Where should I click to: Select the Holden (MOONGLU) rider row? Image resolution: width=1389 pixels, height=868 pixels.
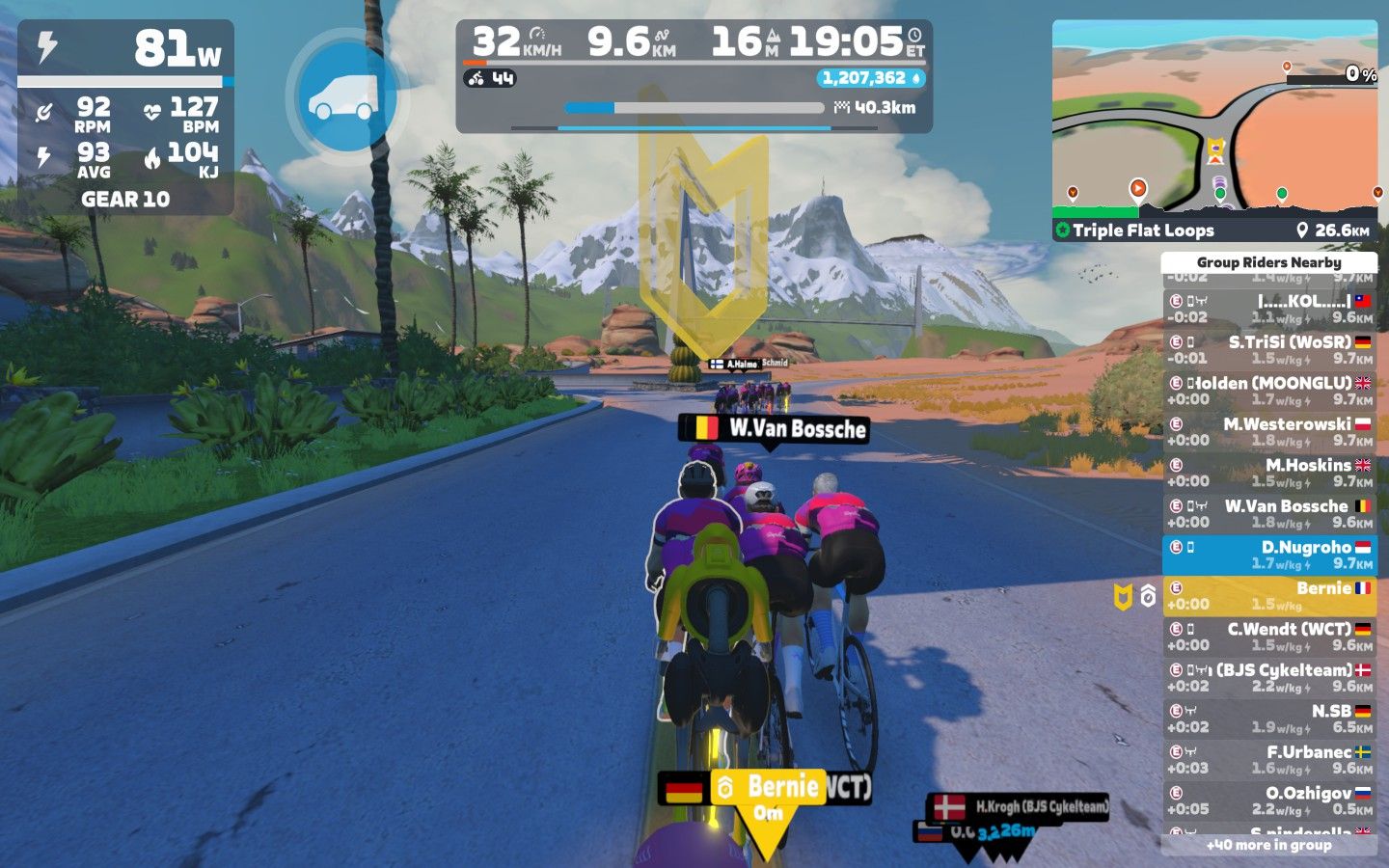coord(1269,391)
